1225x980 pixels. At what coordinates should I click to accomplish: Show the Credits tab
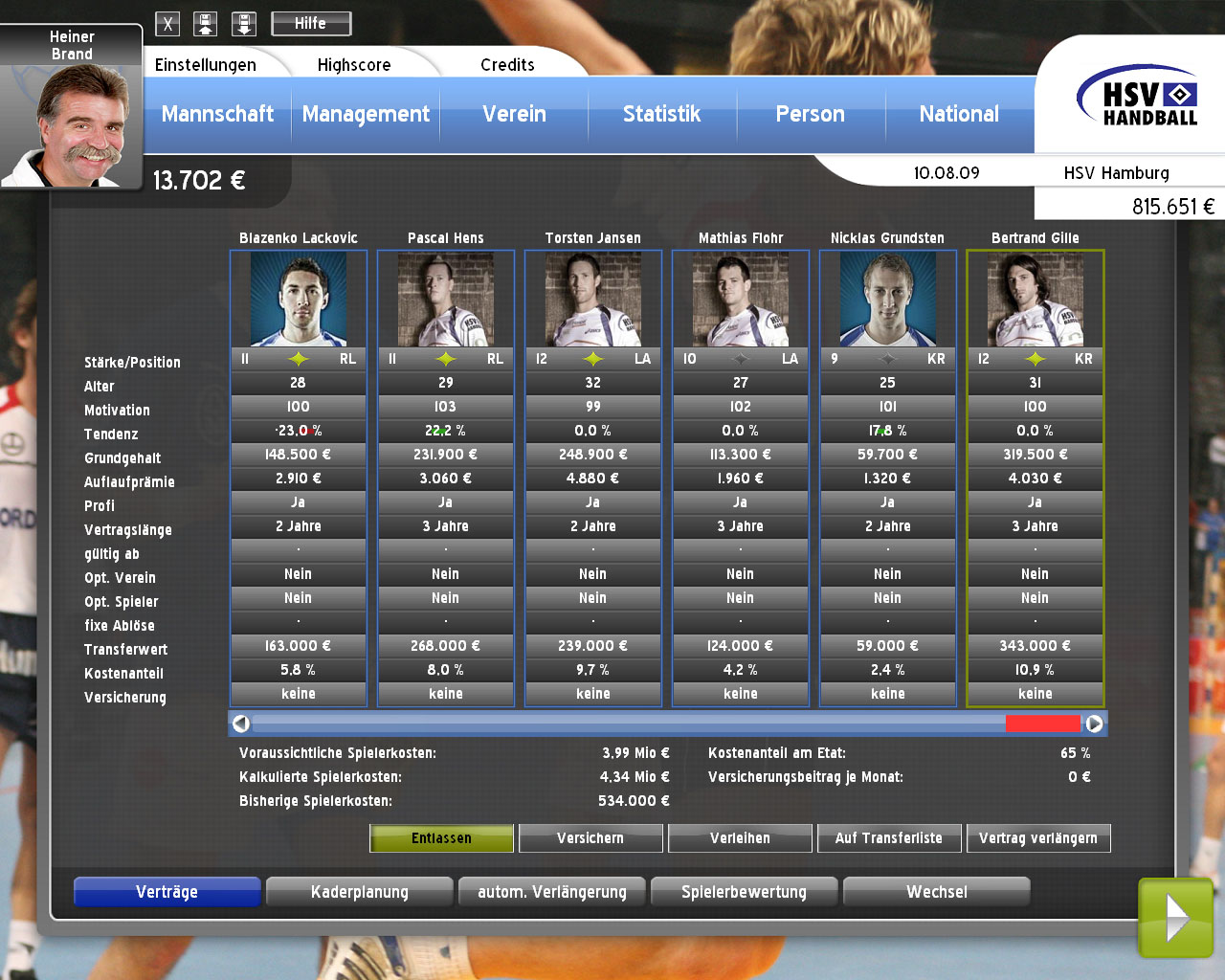coord(507,65)
